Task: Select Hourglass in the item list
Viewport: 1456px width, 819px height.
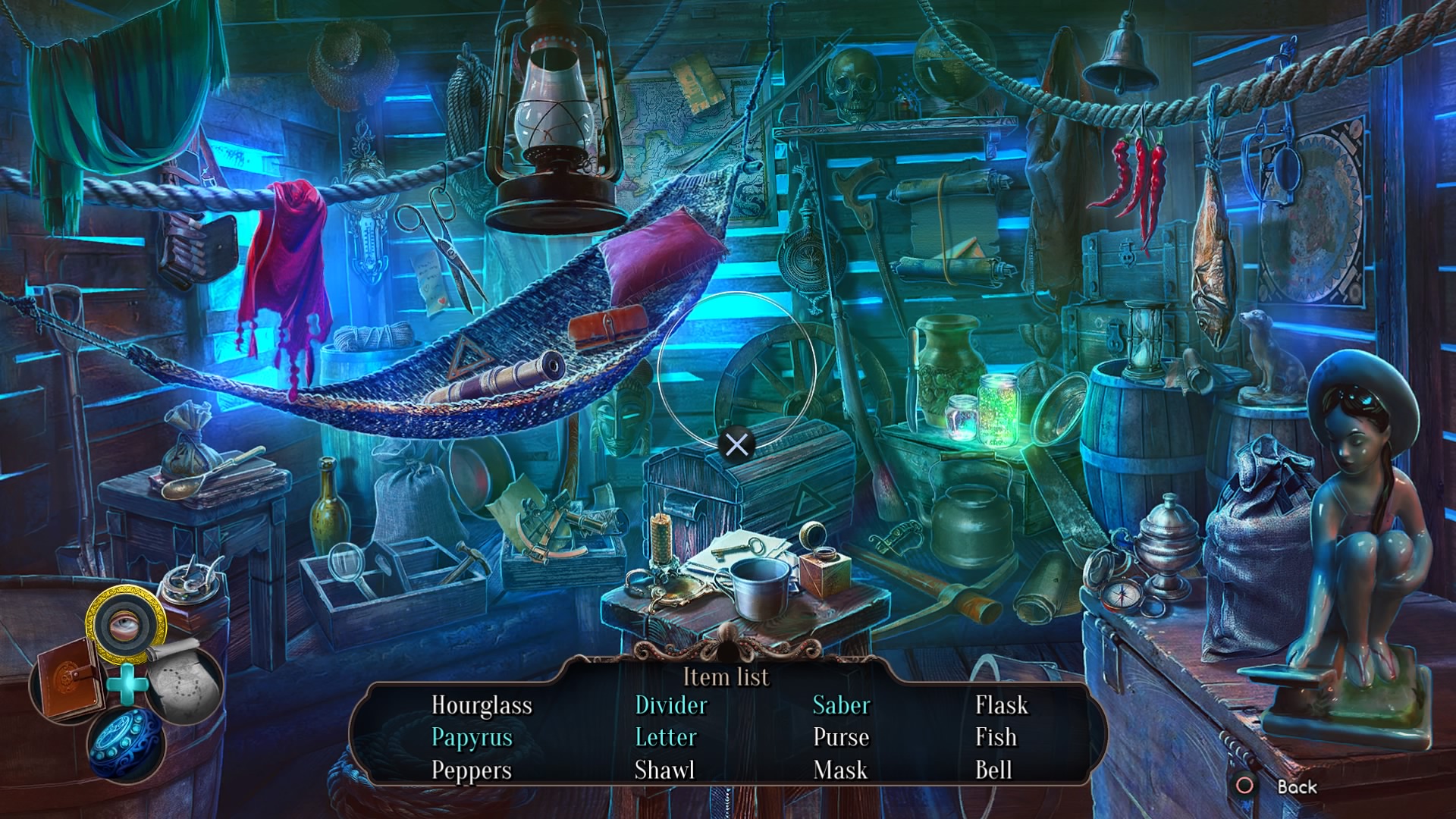Action: pos(482,705)
